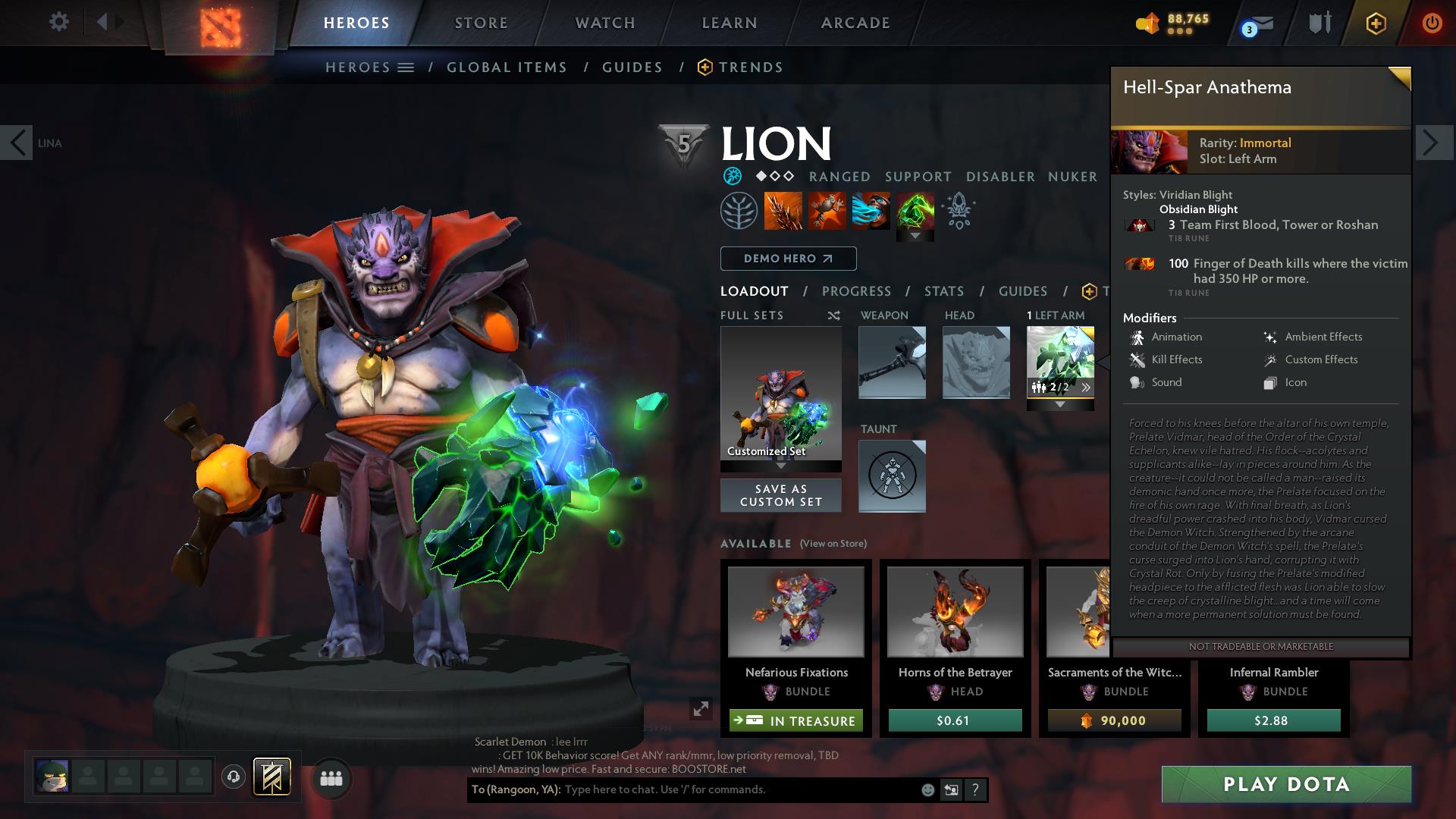The height and width of the screenshot is (819, 1456).
Task: Open the hamburger menu beside HEROES breadcrumb
Action: [407, 67]
